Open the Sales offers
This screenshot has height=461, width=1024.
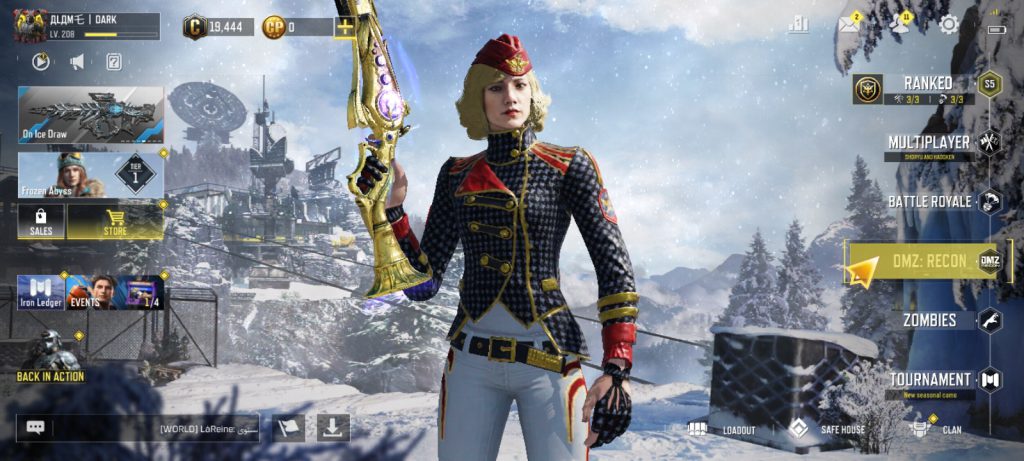pos(41,222)
